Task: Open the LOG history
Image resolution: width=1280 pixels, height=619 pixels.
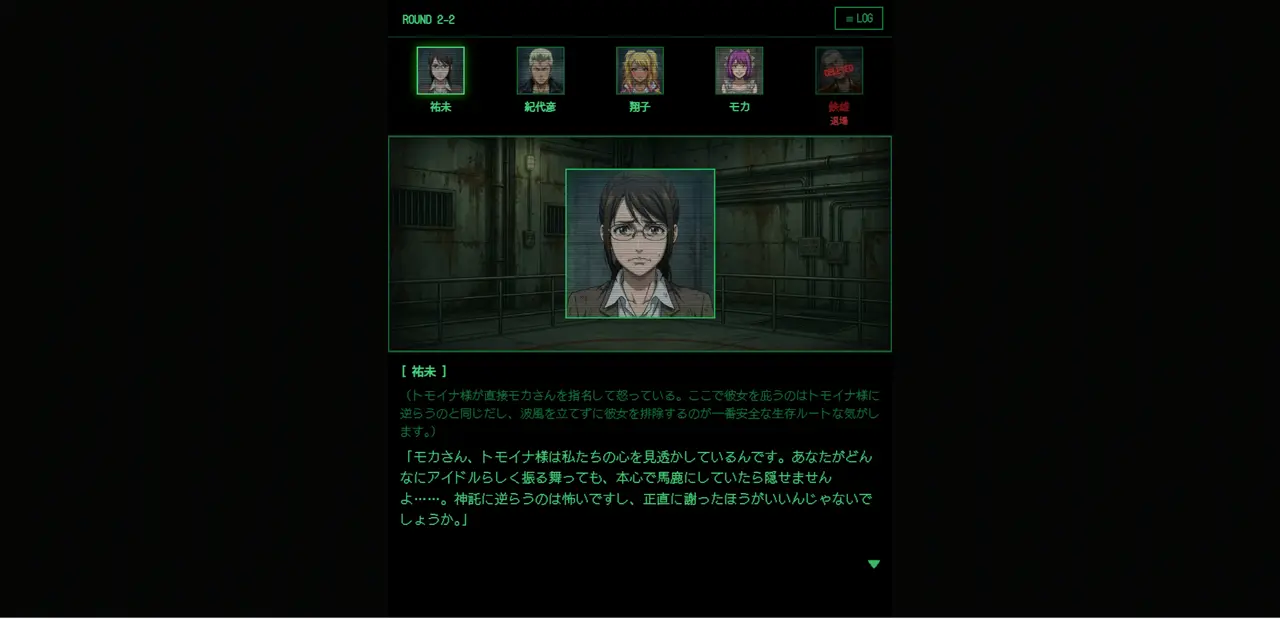Action: pos(858,19)
